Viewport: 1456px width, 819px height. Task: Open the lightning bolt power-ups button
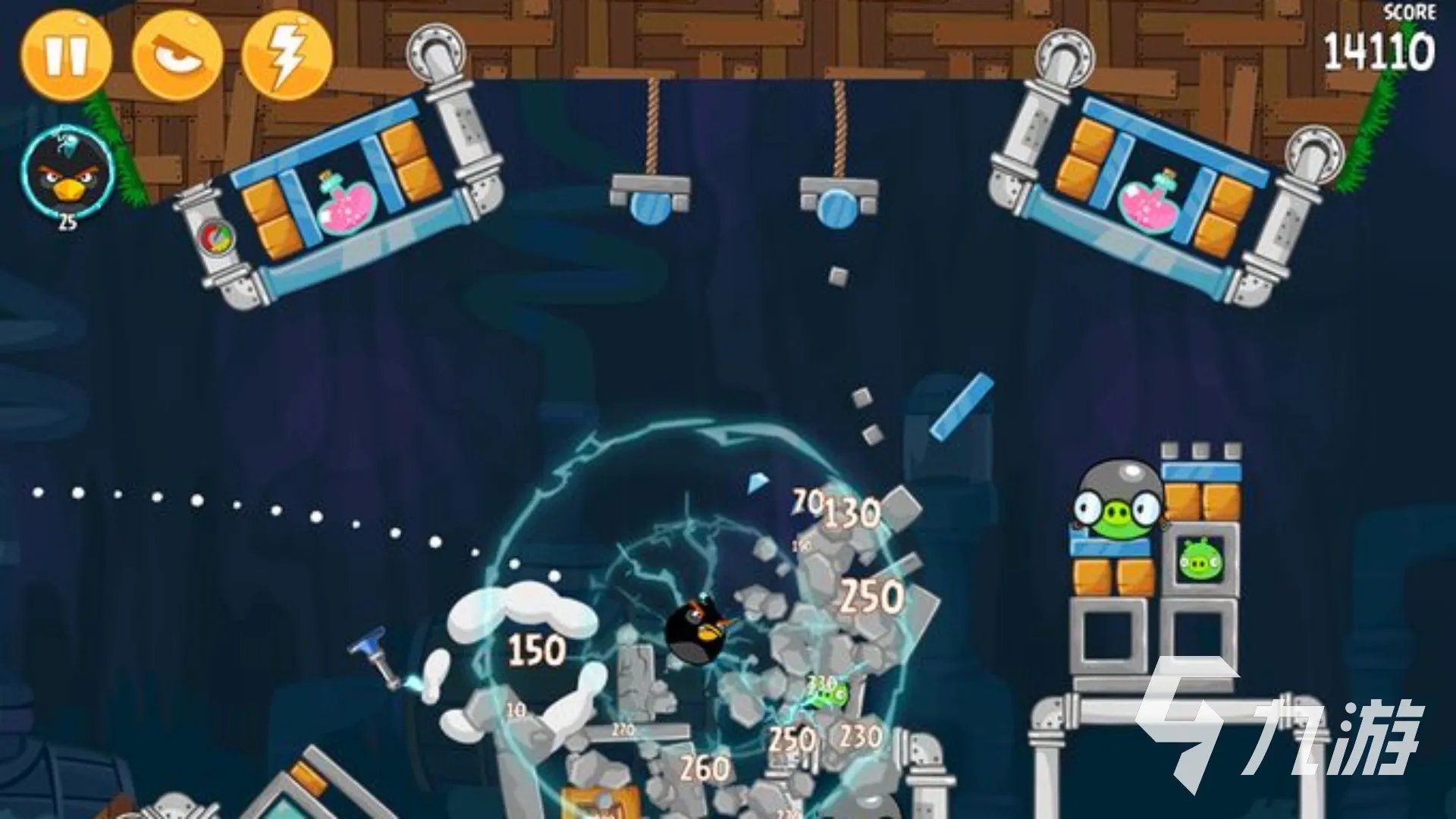pos(287,55)
